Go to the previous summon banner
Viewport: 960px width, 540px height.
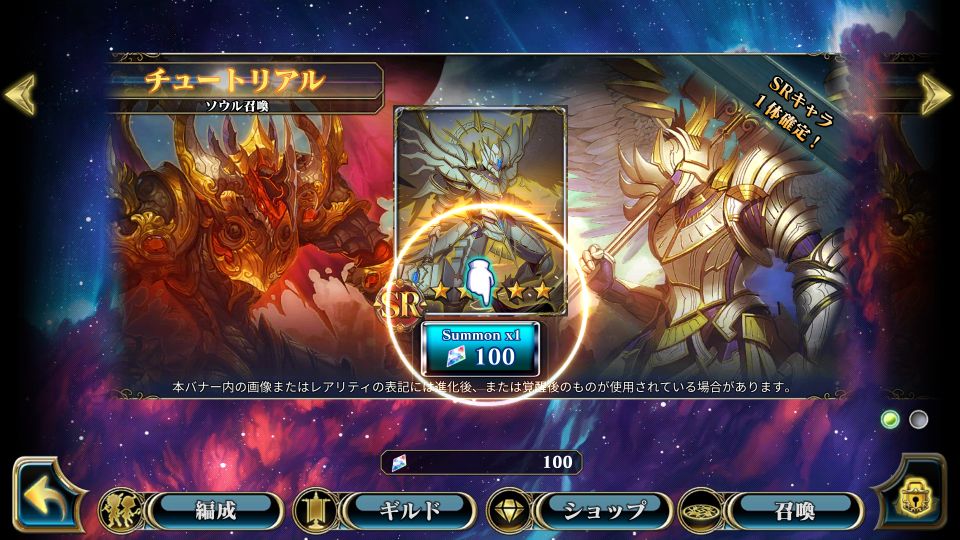click(x=20, y=94)
